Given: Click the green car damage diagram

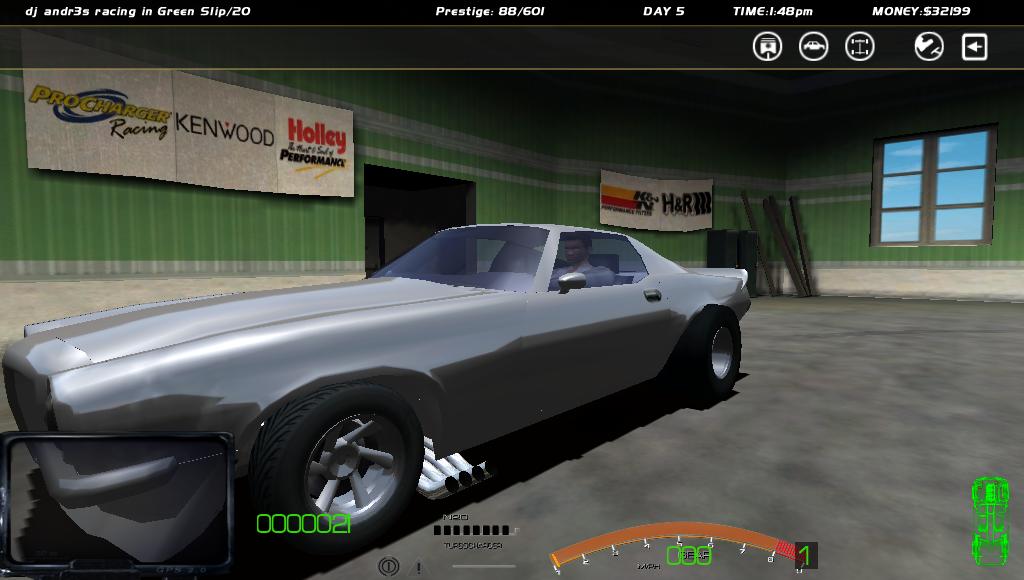Looking at the screenshot, I should (989, 520).
